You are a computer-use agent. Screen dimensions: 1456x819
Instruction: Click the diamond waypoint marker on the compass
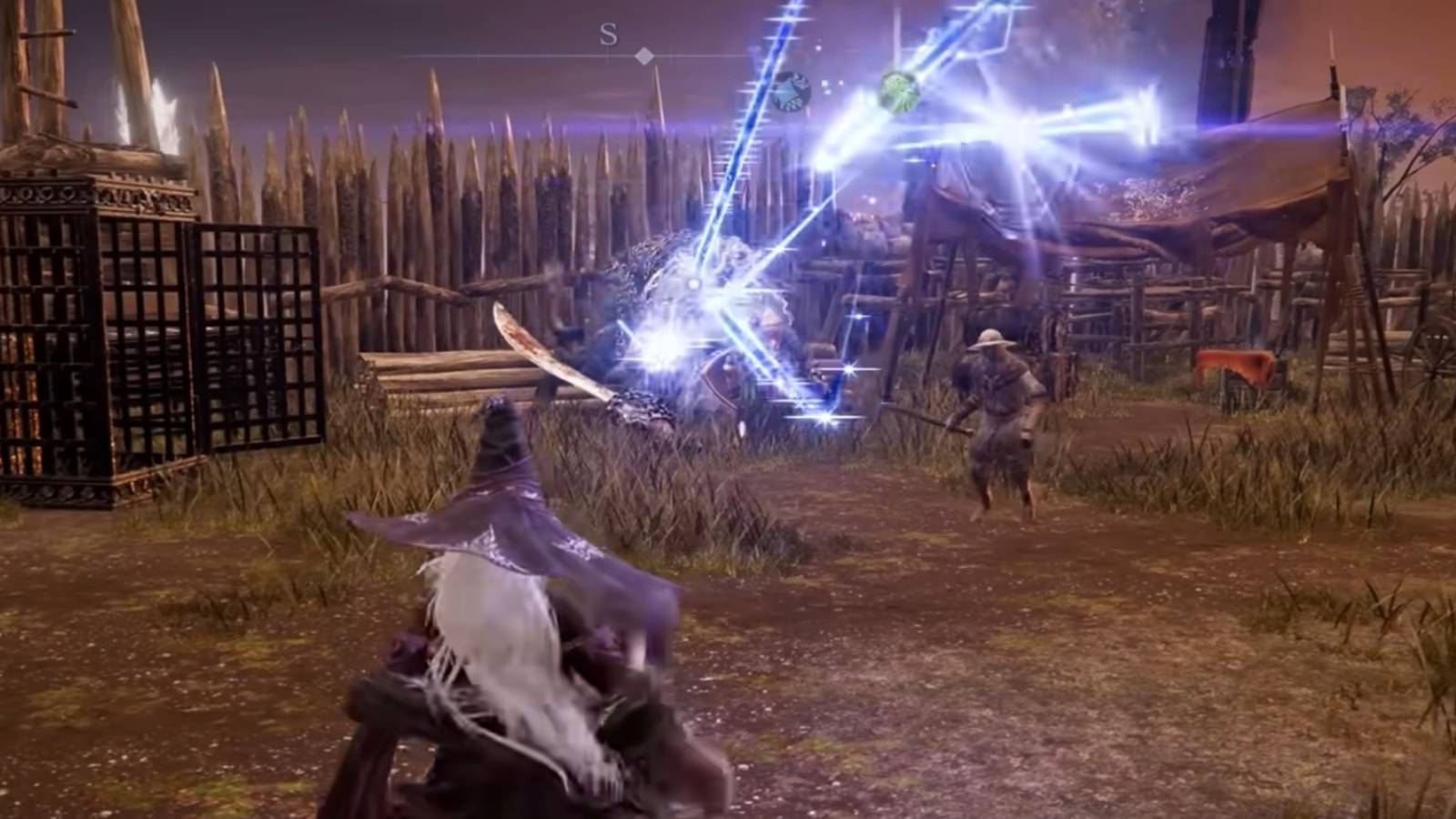coord(646,56)
